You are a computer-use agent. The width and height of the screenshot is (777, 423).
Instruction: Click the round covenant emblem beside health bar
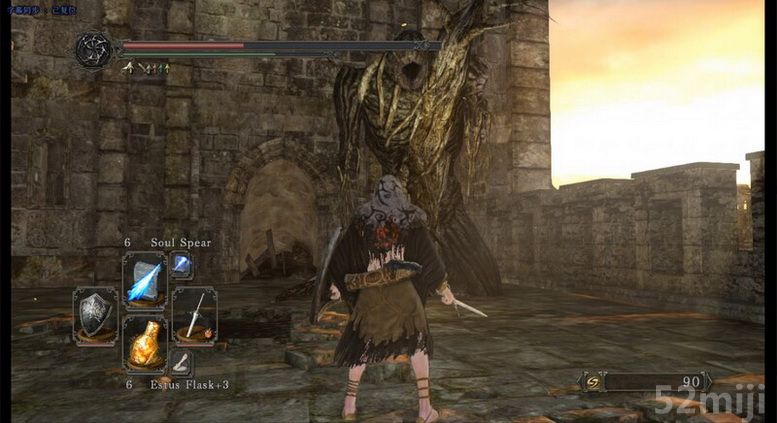(x=94, y=49)
